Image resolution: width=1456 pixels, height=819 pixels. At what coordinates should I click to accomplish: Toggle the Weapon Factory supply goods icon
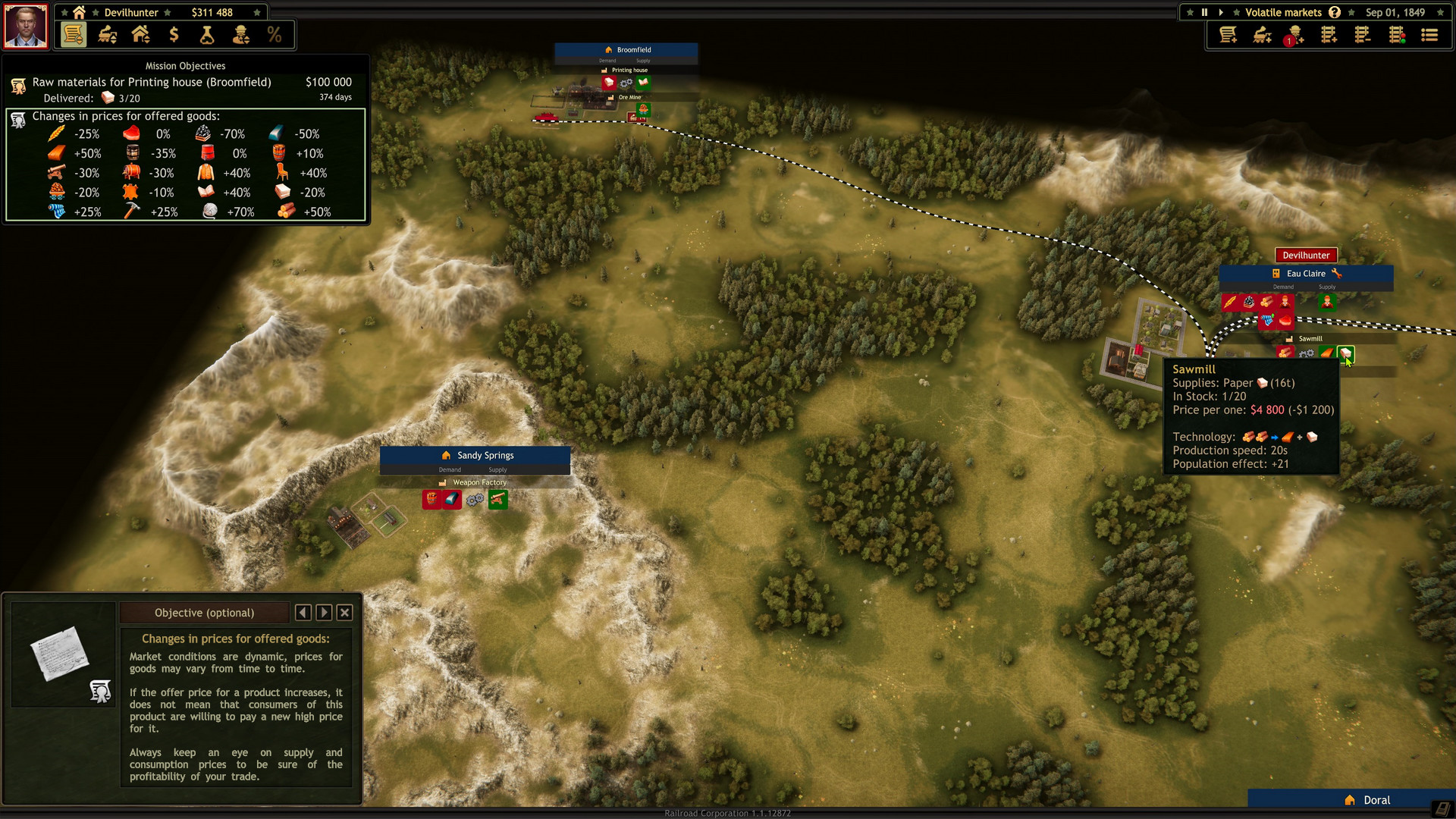[498, 499]
